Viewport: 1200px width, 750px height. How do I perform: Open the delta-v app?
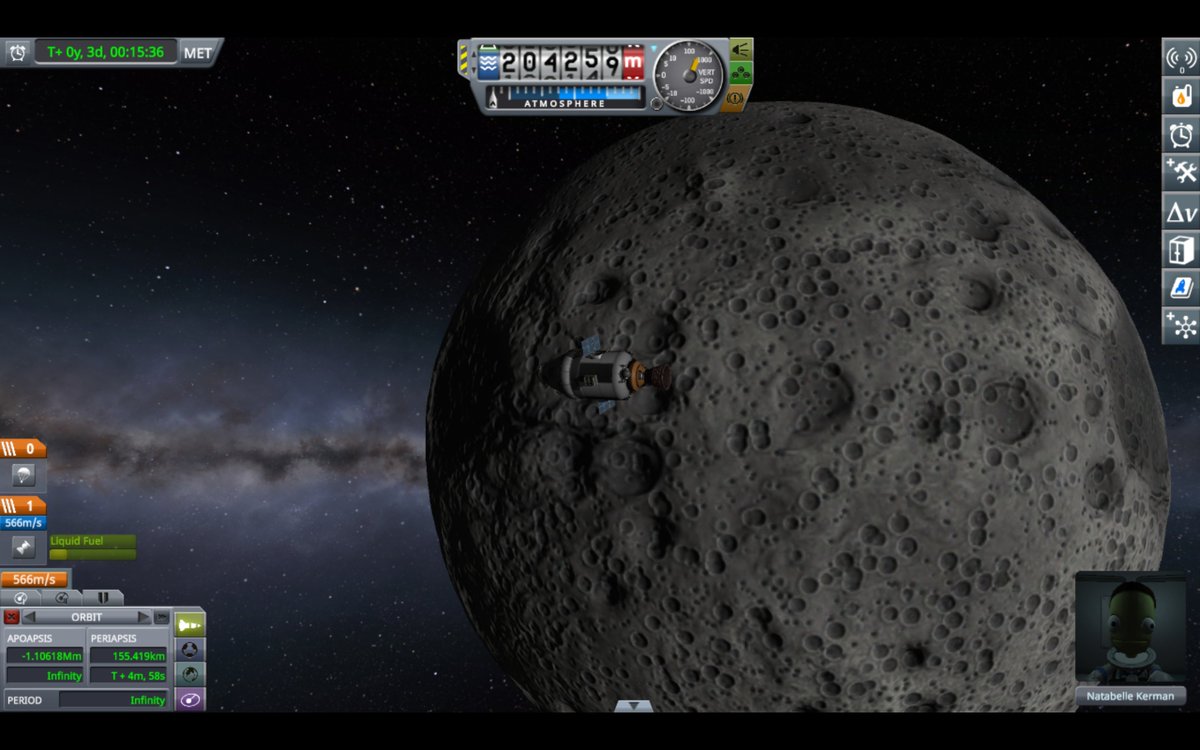click(1181, 211)
